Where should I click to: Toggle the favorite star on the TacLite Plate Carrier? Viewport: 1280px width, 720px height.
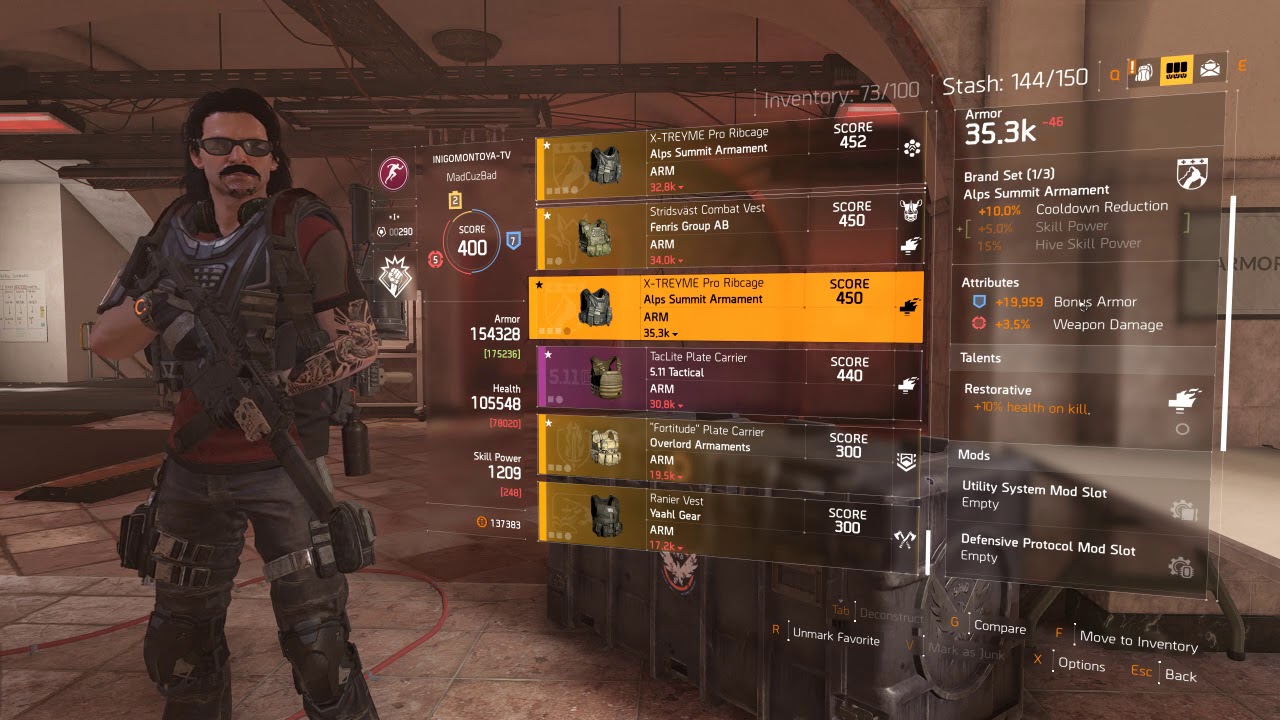point(548,355)
